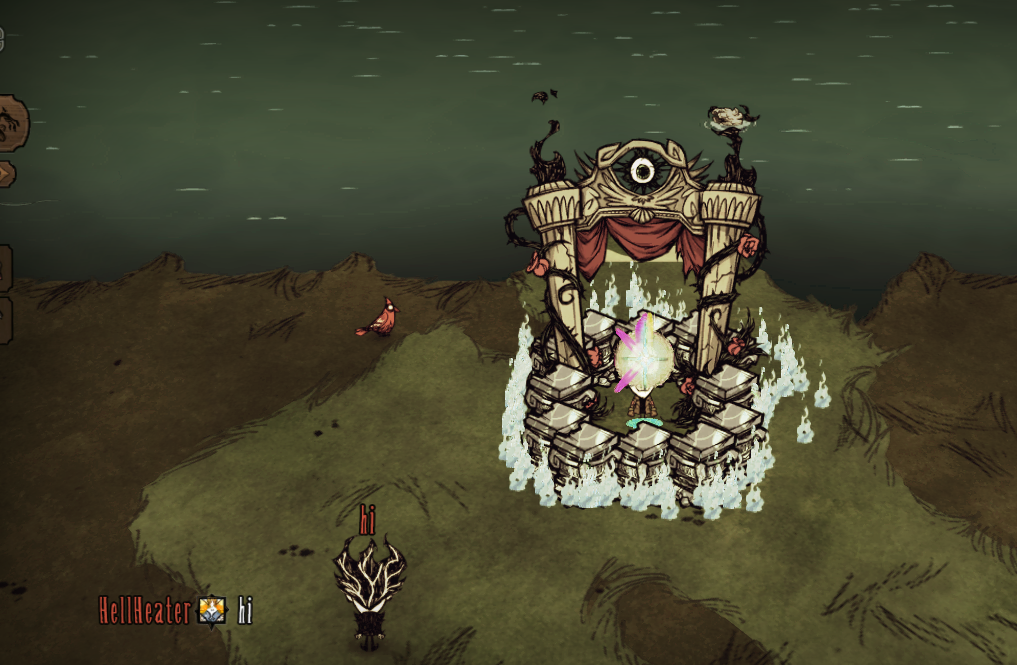The height and width of the screenshot is (665, 1017).
Task: Click the small orange arrow tab
Action: 5,173
